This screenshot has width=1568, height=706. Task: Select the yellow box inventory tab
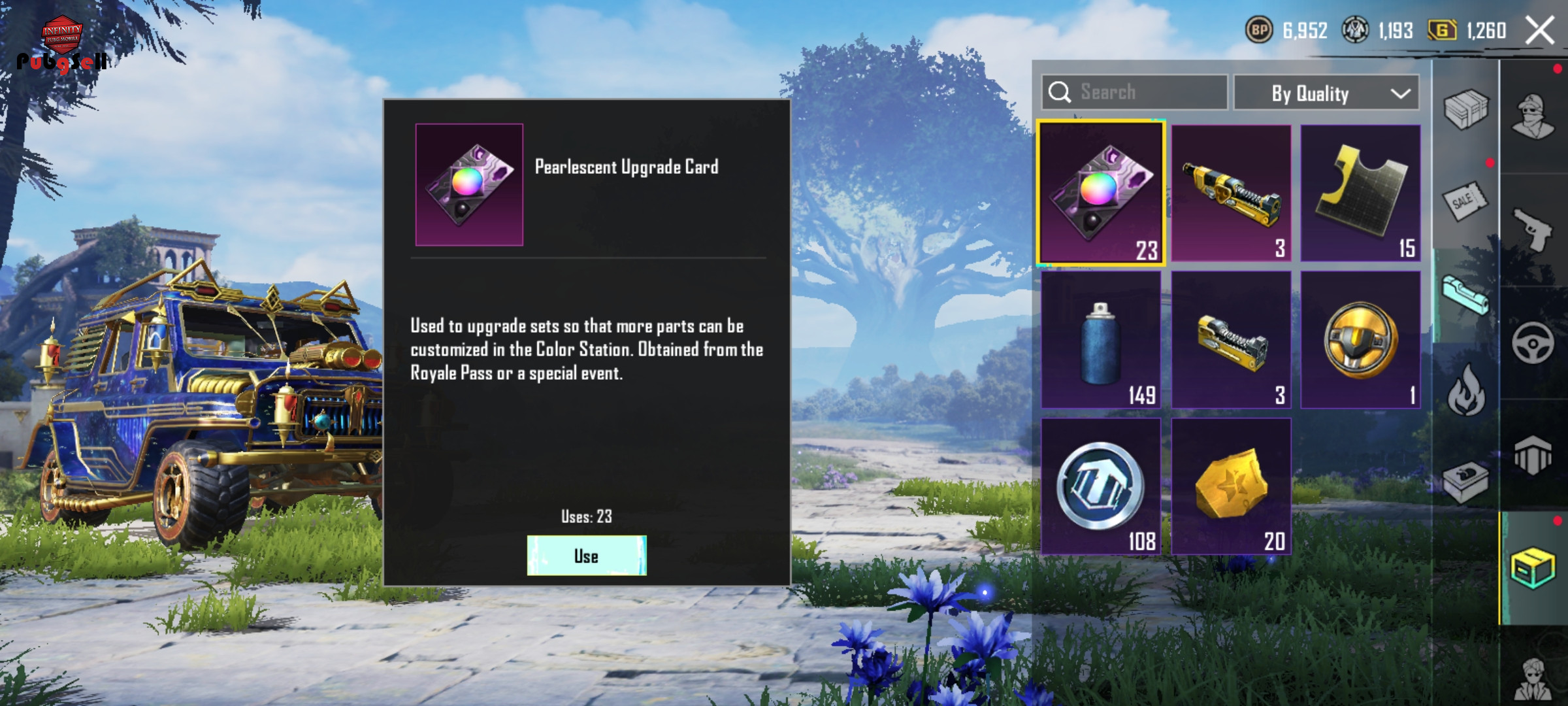pos(1533,568)
